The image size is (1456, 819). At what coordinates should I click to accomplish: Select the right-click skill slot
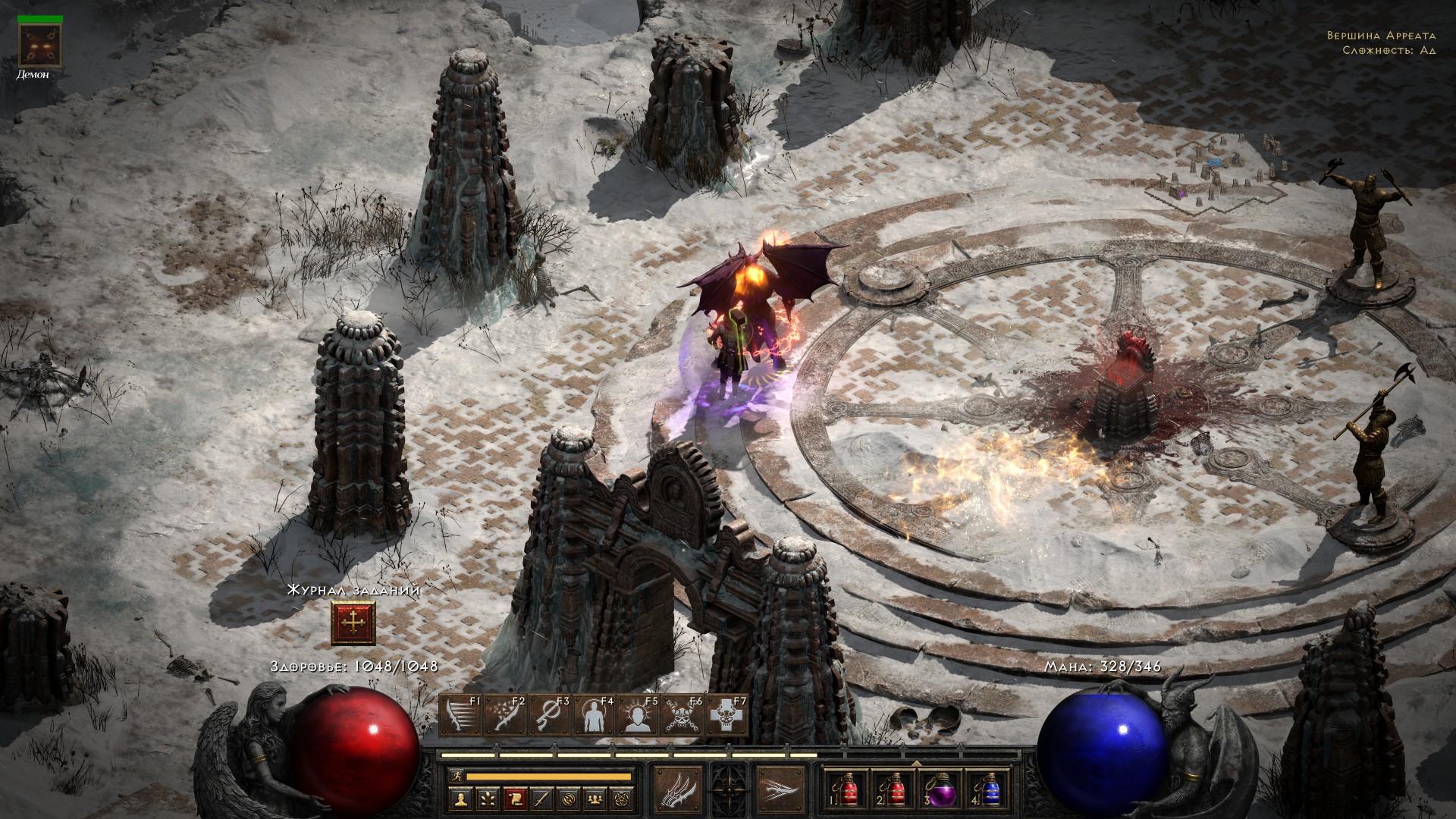[780, 789]
